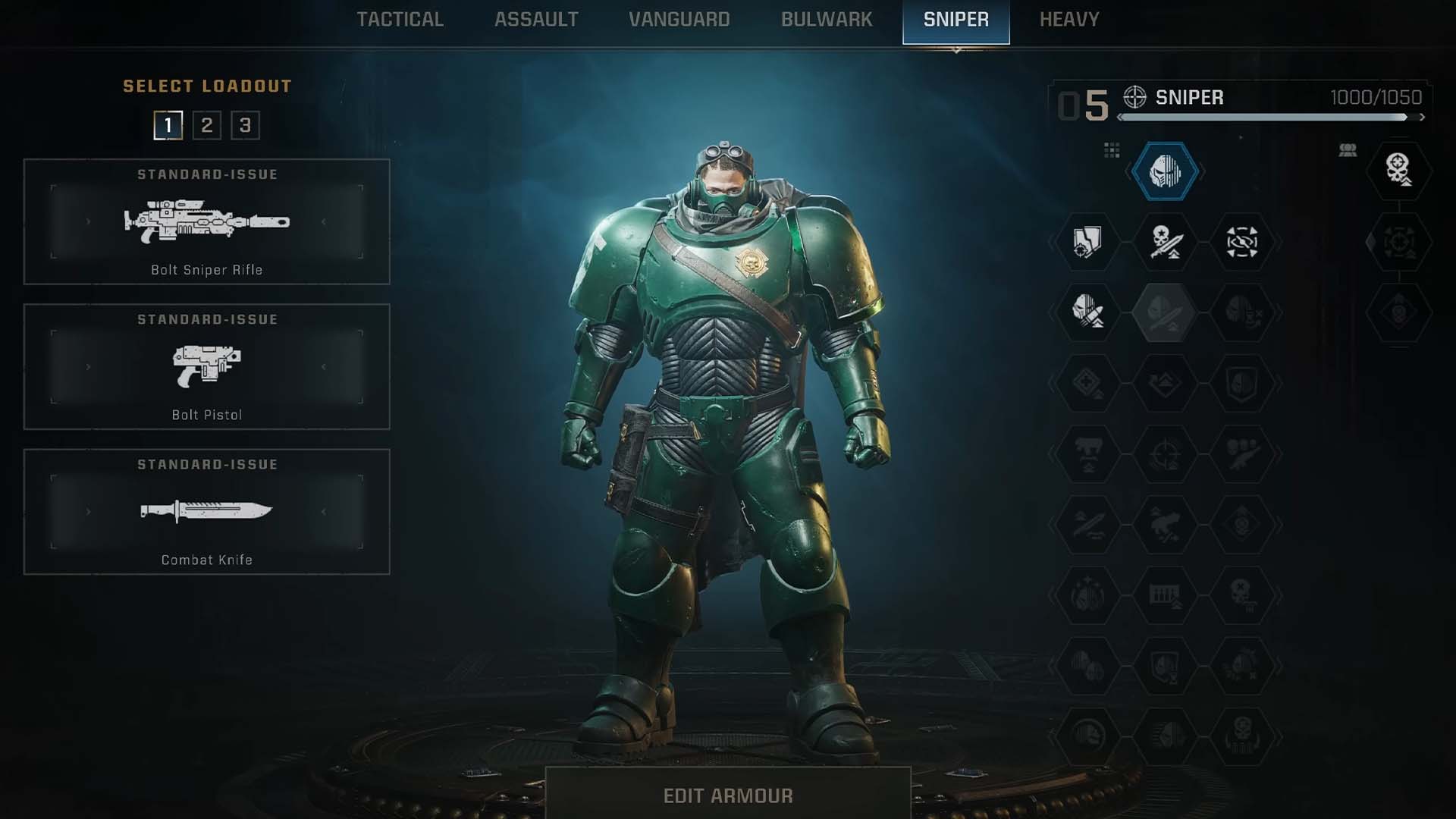Select the highlighted blue helmet perk hexagon
Viewport: 1456px width, 819px height.
[1165, 171]
